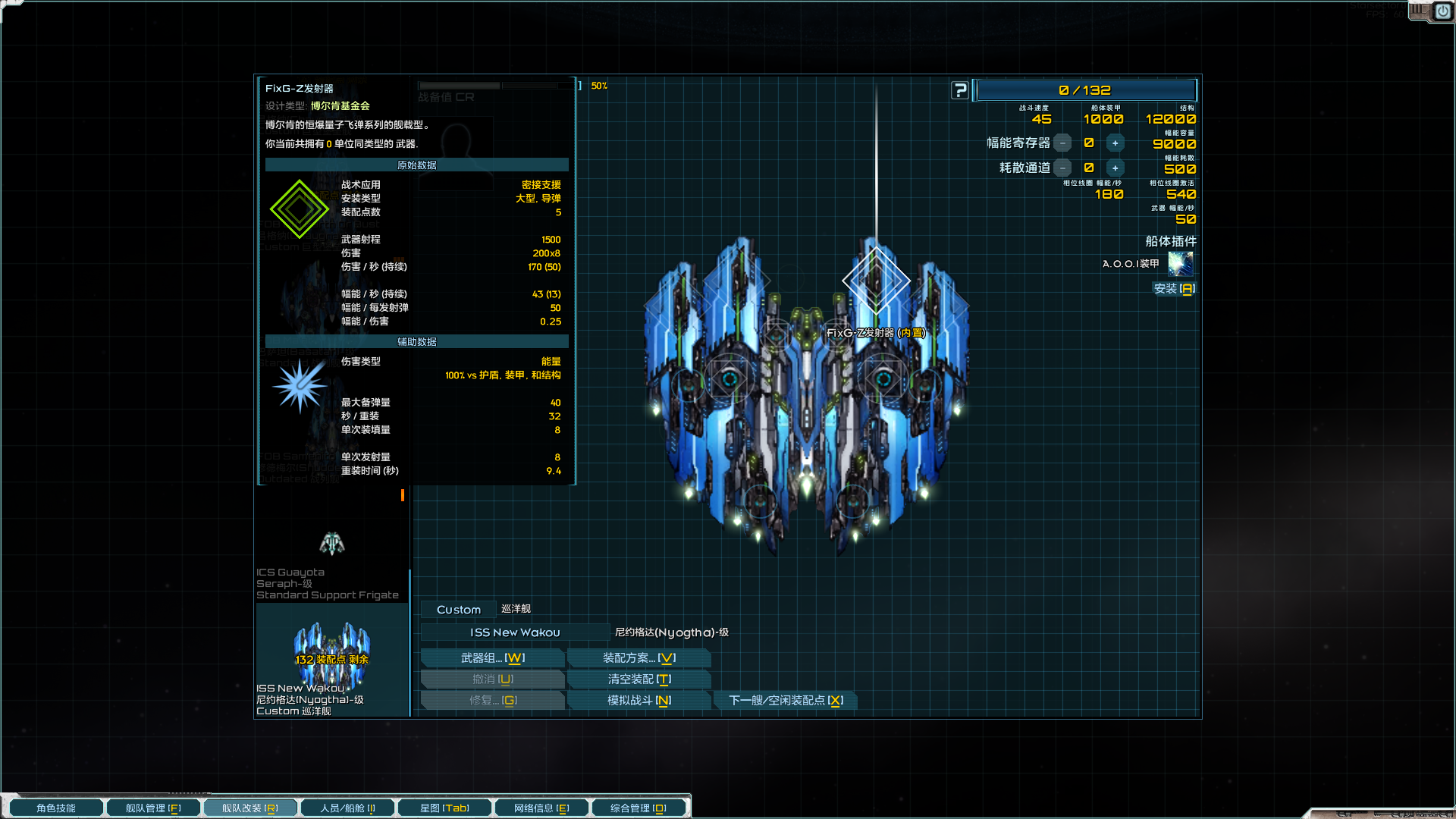Click the A.O.O.I armor hullmod icon
The image size is (1456, 819).
[1181, 264]
